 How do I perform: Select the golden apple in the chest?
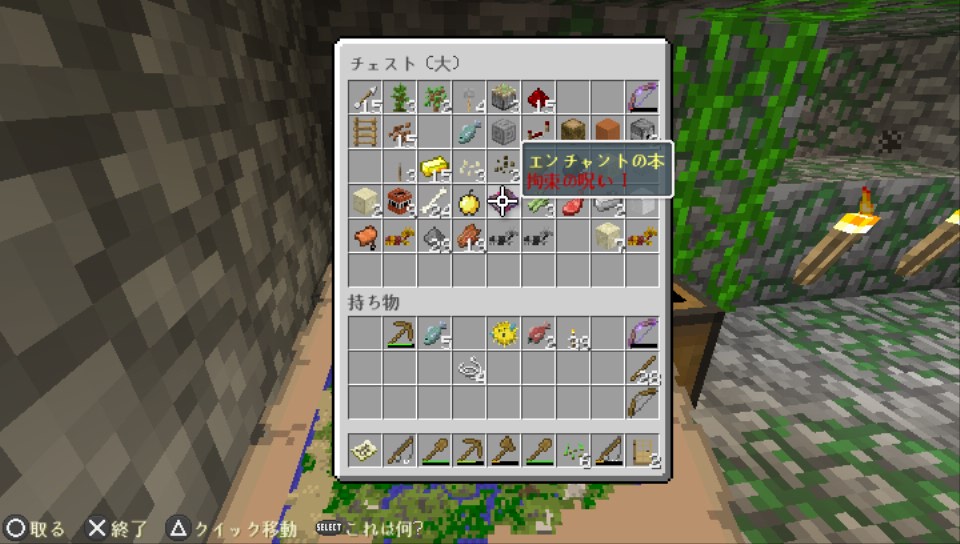(x=468, y=202)
